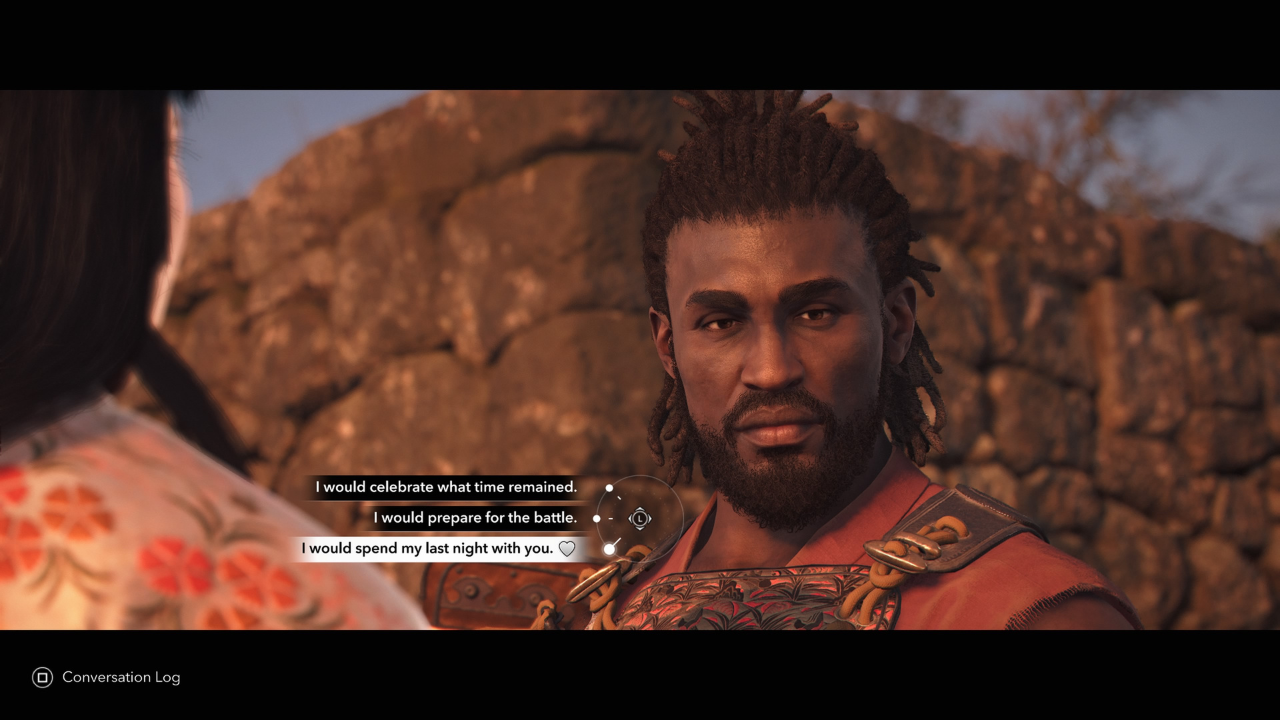The height and width of the screenshot is (720, 1280).
Task: Click the heart icon beside the romance dialogue line
Action: pos(566,548)
